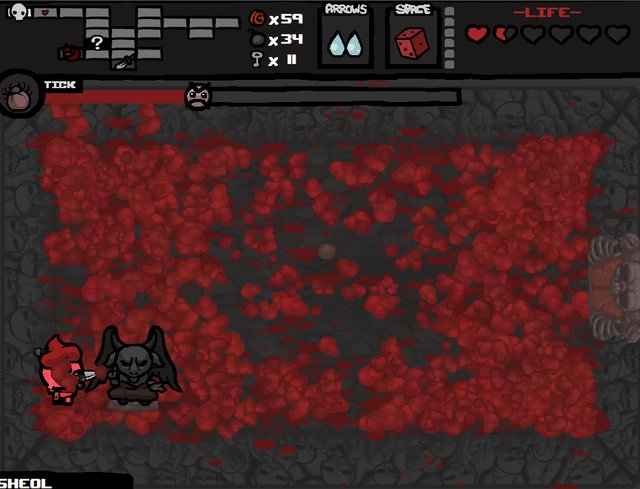Click the tear drops in the Arrows slot
Image resolution: width=640 pixels, height=489 pixels.
(347, 44)
